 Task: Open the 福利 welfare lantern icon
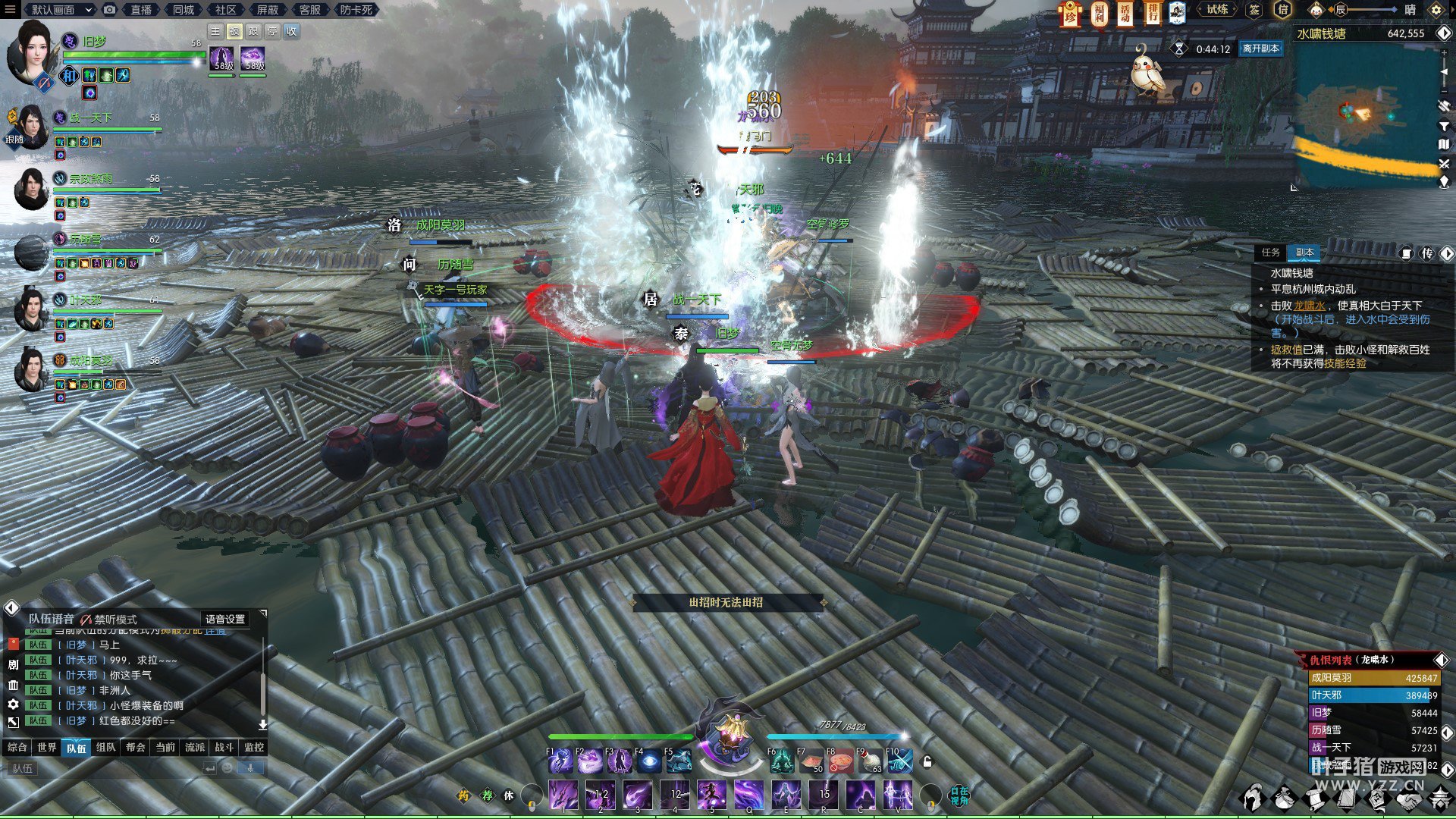tap(1099, 13)
